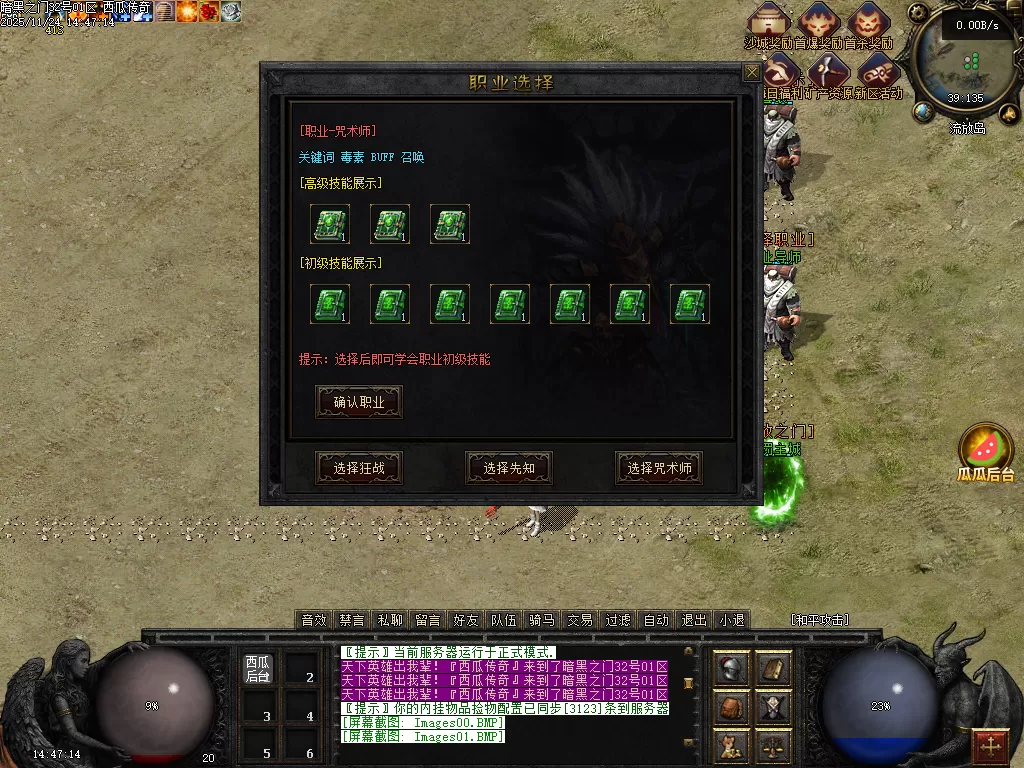Toggle the 音效 sound button
The height and width of the screenshot is (768, 1024).
coord(314,620)
